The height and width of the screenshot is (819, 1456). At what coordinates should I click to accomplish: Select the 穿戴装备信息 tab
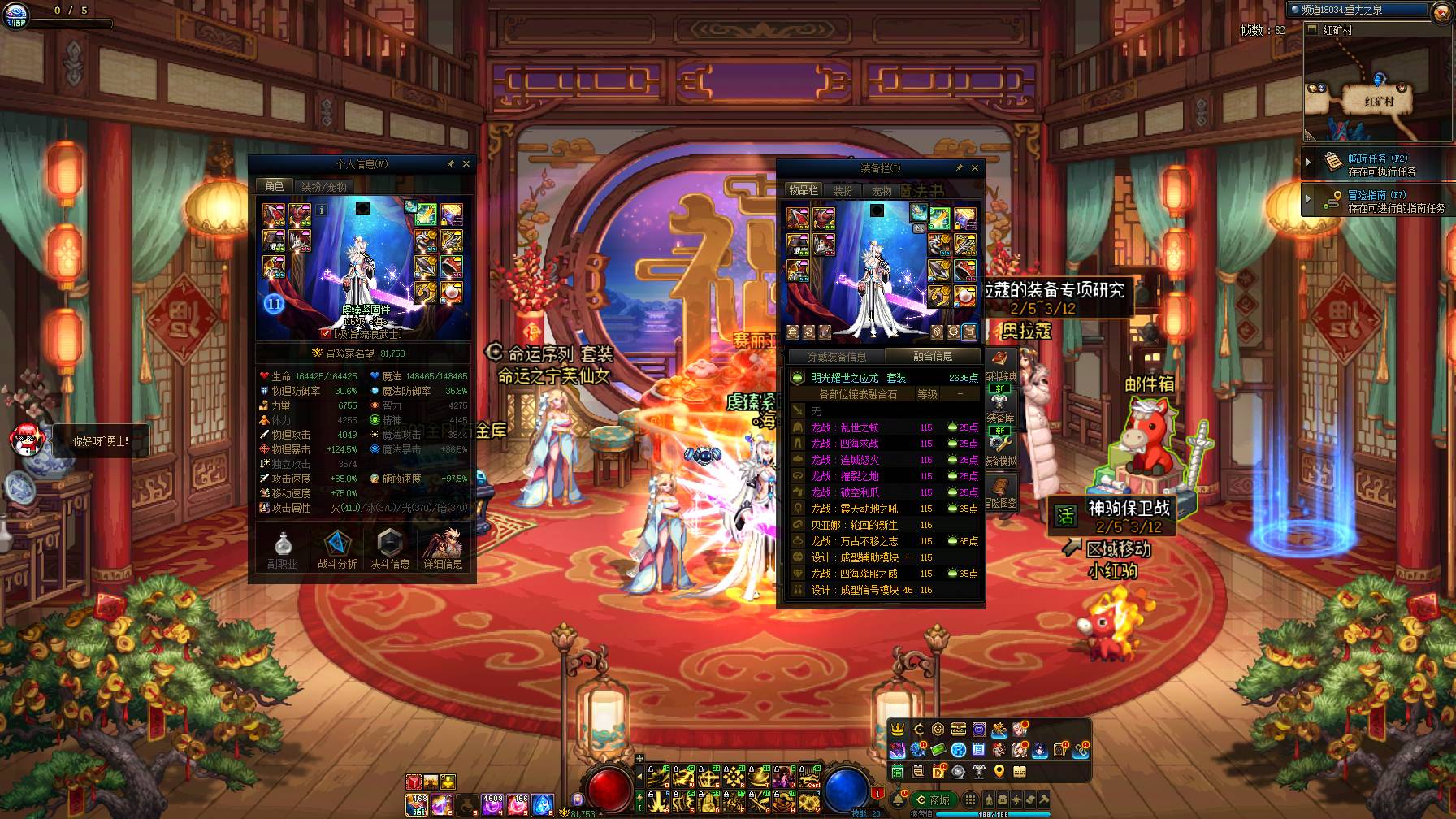837,357
